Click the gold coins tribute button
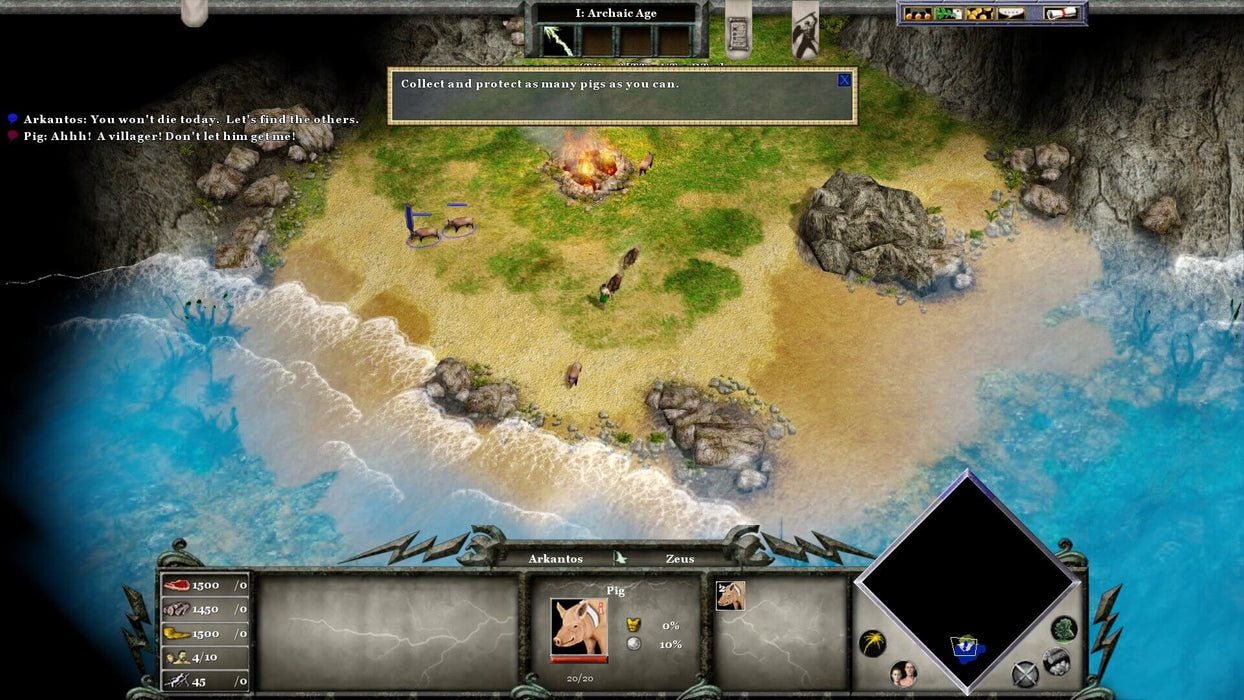Image resolution: width=1244 pixels, height=700 pixels. point(979,13)
